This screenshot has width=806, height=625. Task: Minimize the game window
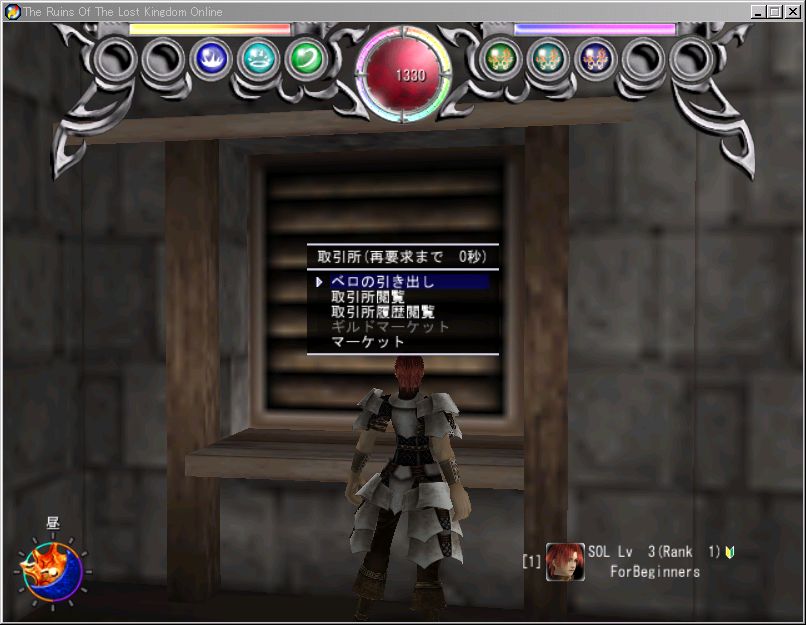tap(760, 12)
